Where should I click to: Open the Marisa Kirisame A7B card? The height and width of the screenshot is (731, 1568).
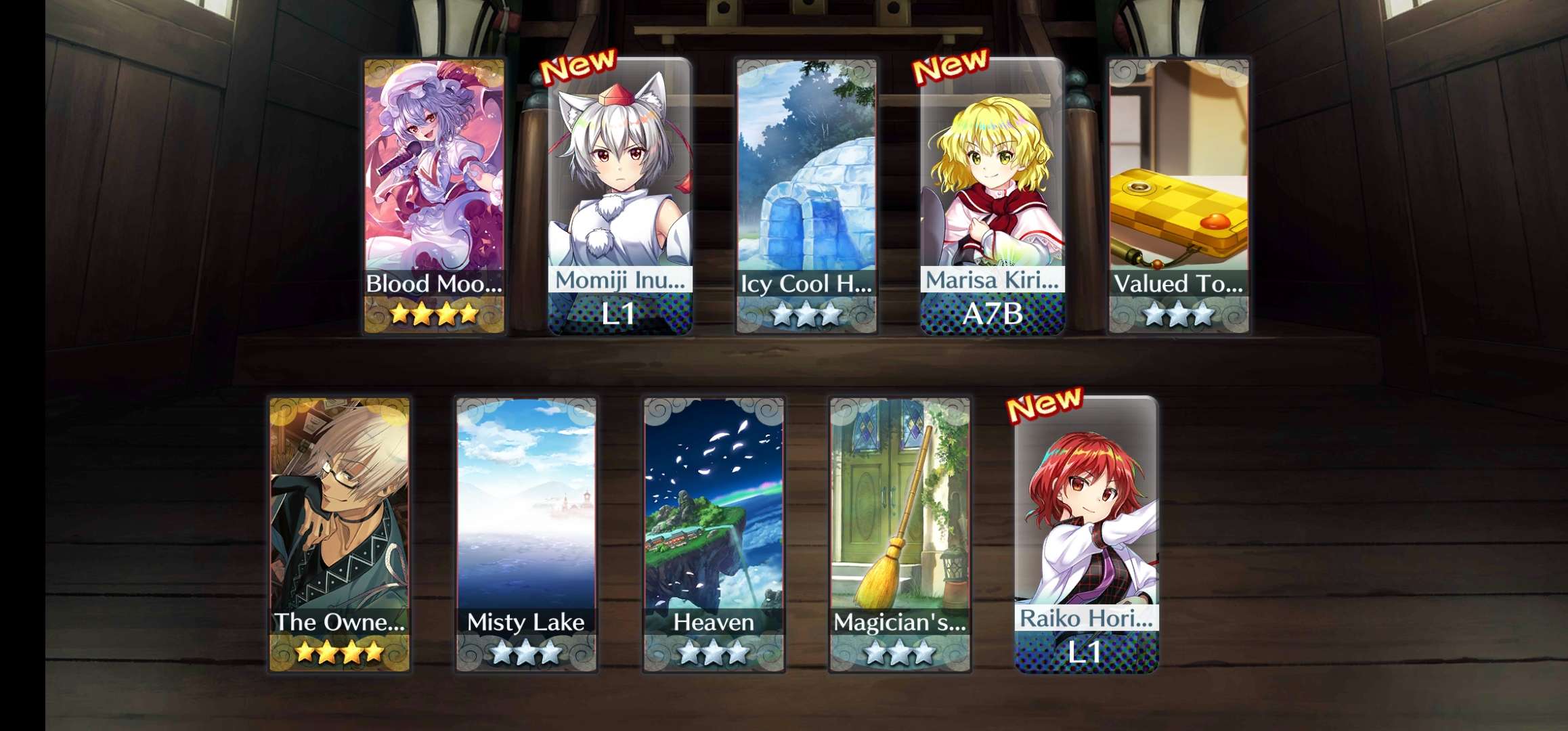coord(992,196)
